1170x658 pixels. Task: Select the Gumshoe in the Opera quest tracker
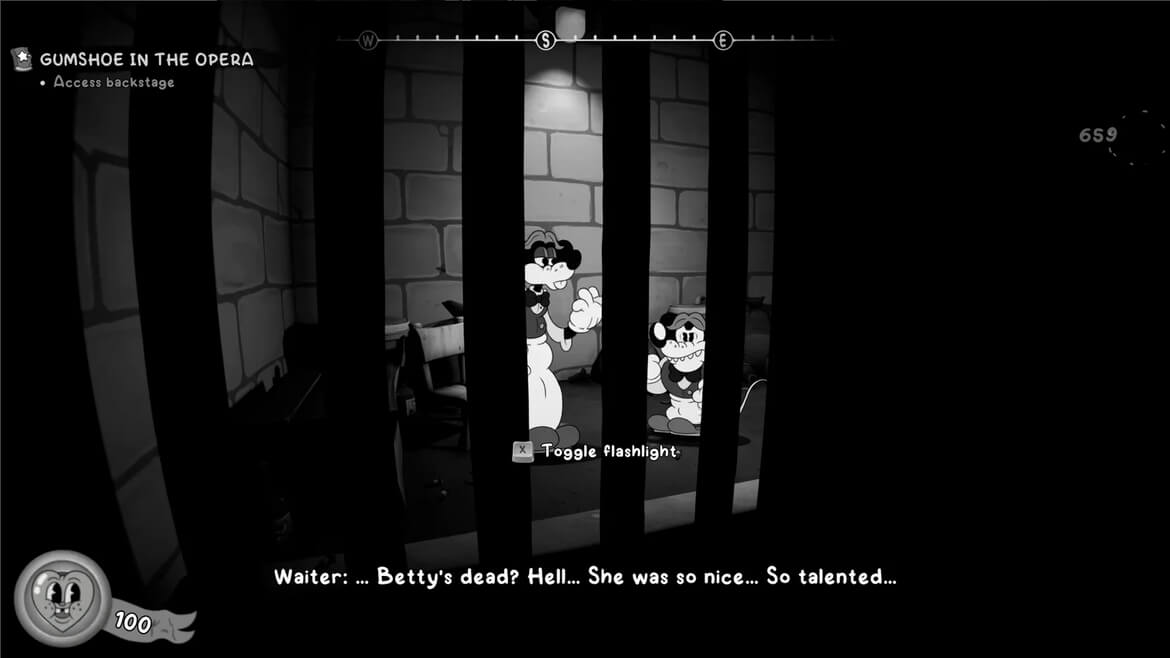click(146, 60)
